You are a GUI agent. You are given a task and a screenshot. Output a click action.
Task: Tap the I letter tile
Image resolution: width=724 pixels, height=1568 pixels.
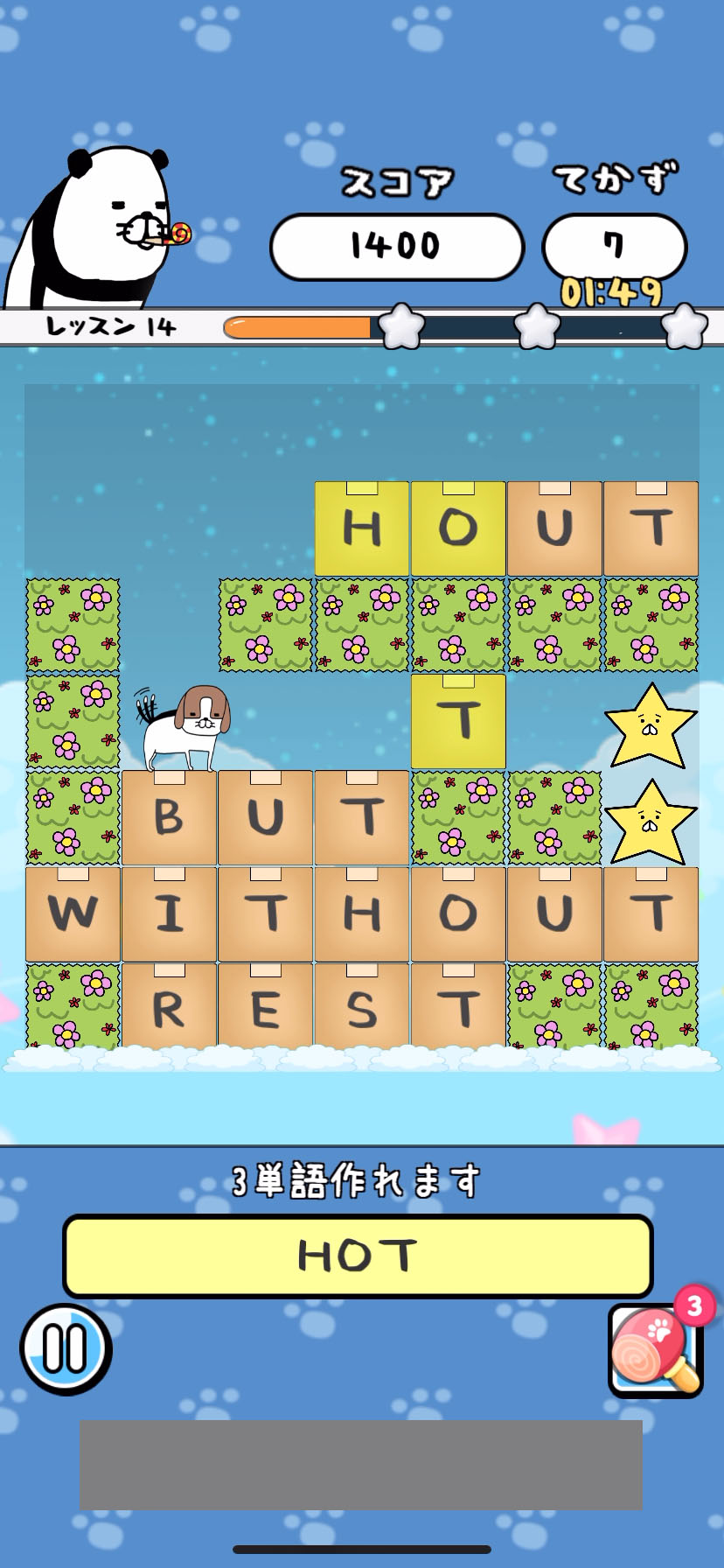(x=170, y=914)
